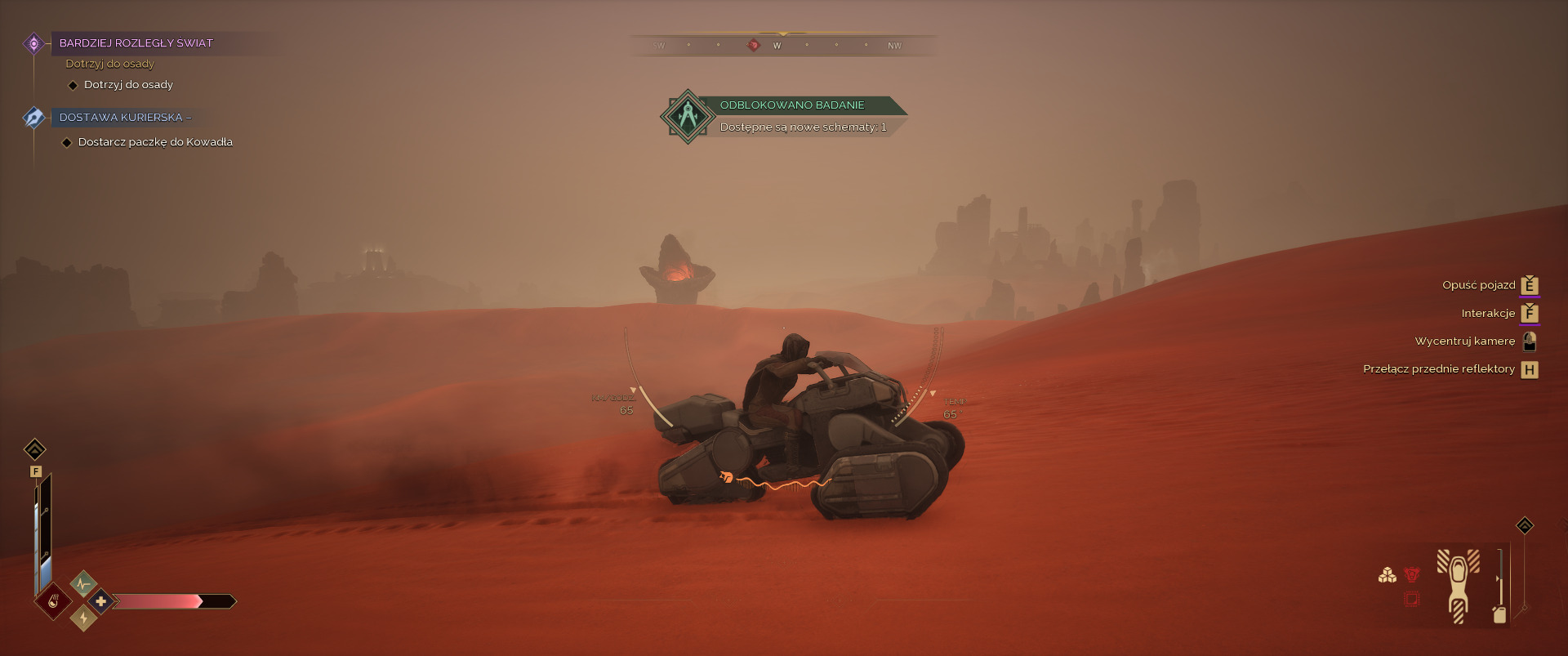
Task: Click the compass bar heading strip
Action: click(x=782, y=45)
